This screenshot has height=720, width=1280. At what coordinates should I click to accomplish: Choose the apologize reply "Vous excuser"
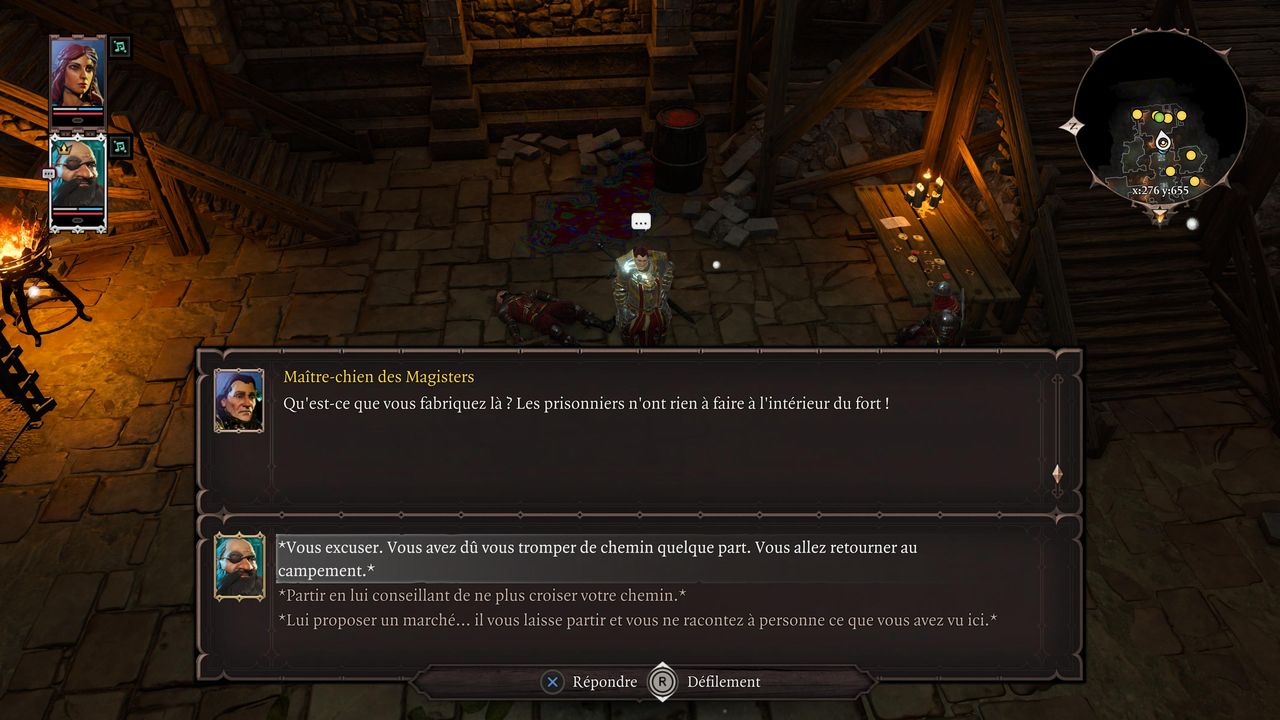coord(597,558)
